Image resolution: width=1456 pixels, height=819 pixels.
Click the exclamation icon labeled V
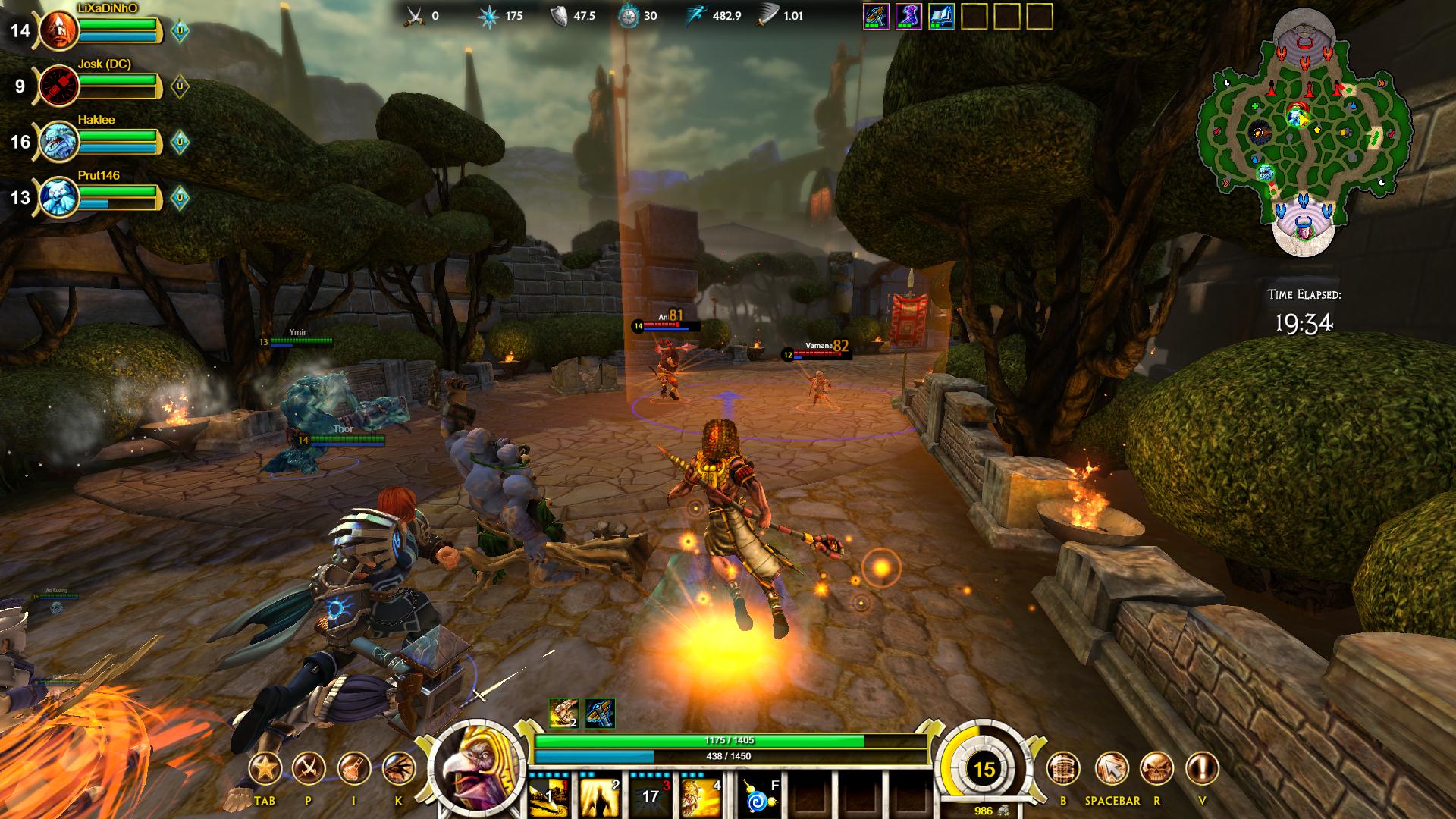tap(1203, 768)
